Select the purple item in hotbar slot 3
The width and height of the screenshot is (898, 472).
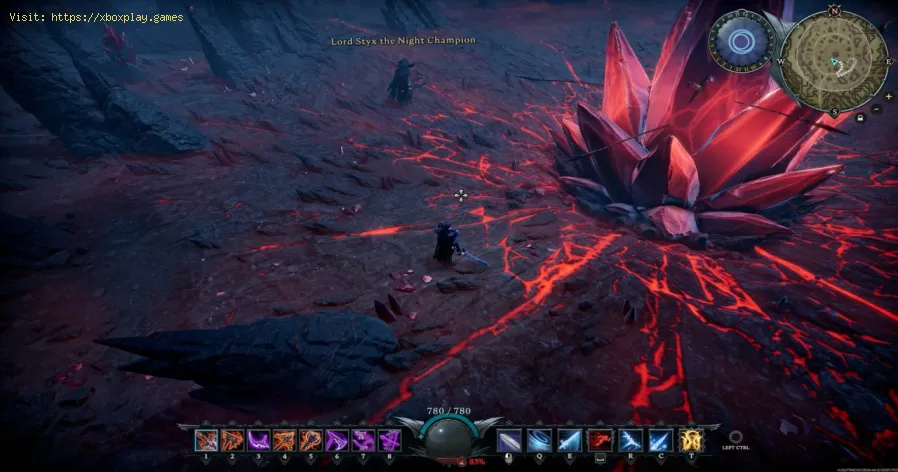(x=258, y=439)
